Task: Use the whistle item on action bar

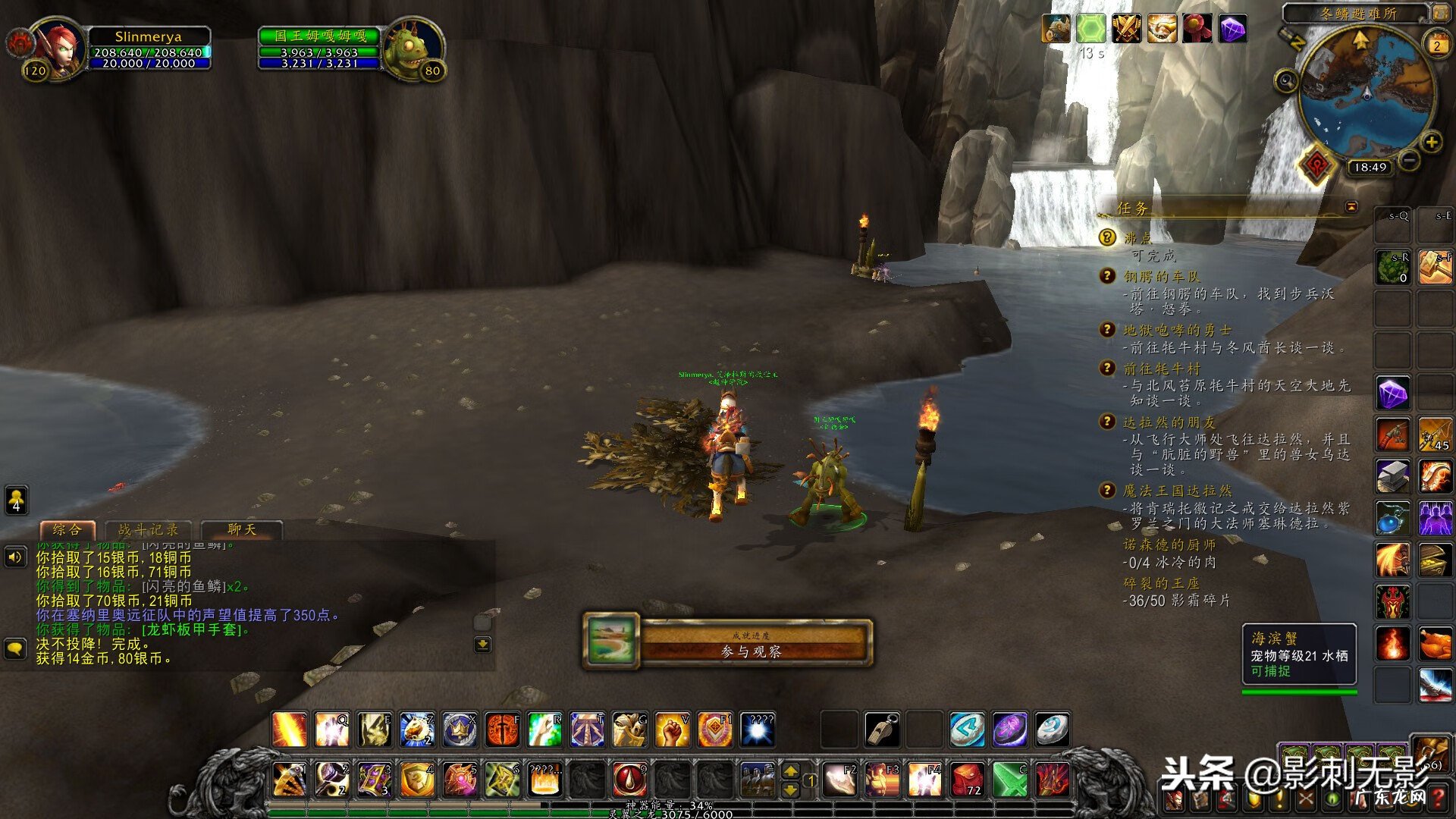Action: coord(882,730)
